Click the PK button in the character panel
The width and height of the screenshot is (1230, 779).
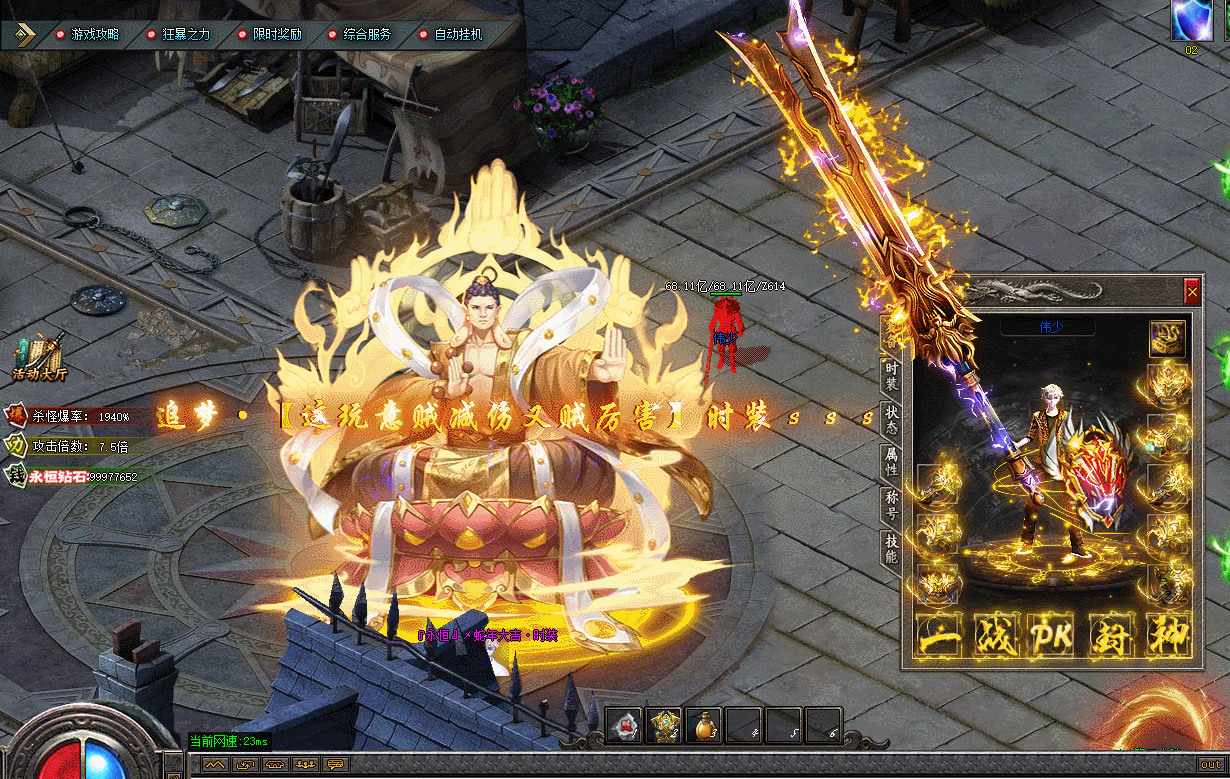tap(1052, 636)
